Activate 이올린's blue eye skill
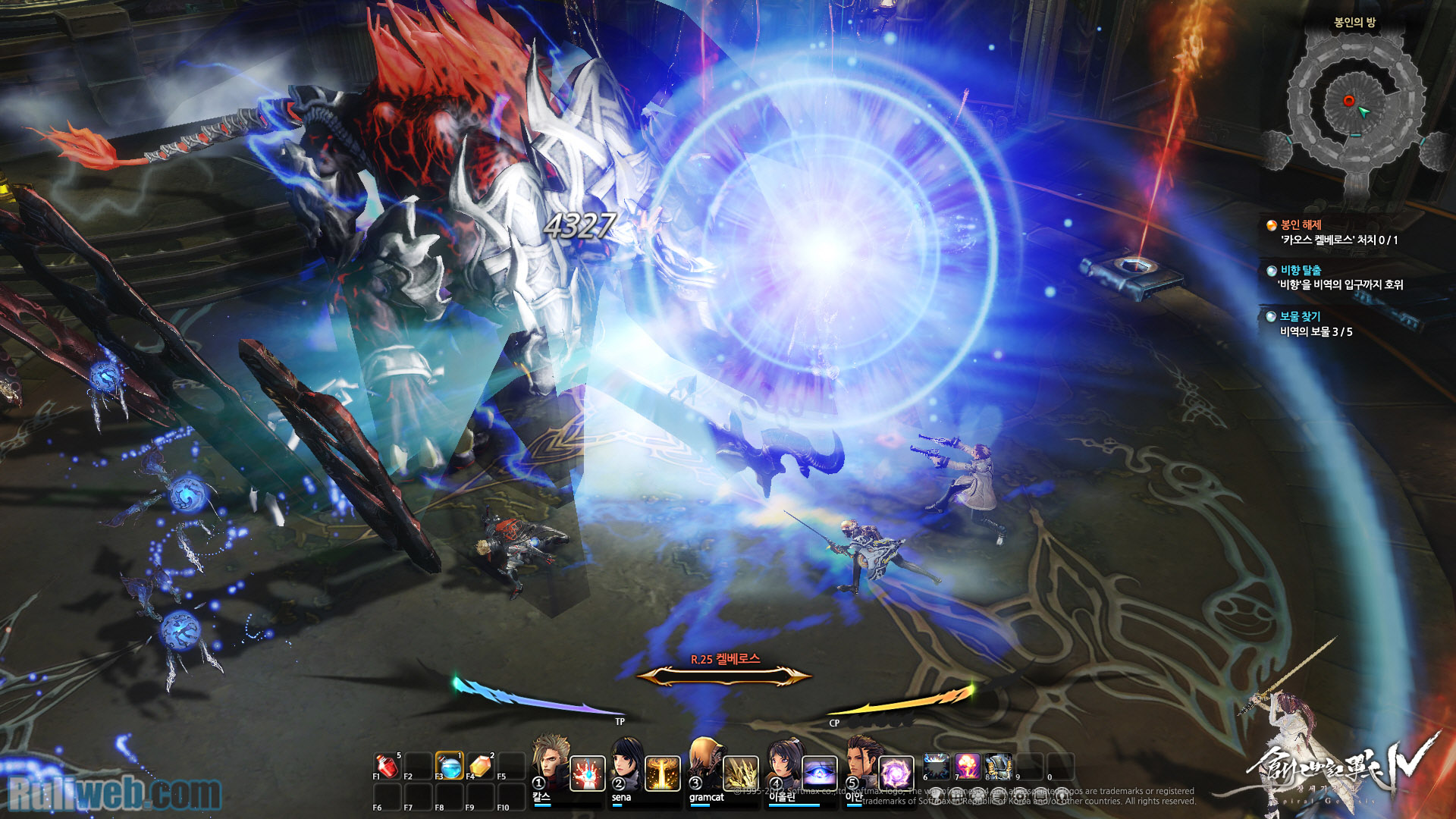 click(819, 773)
